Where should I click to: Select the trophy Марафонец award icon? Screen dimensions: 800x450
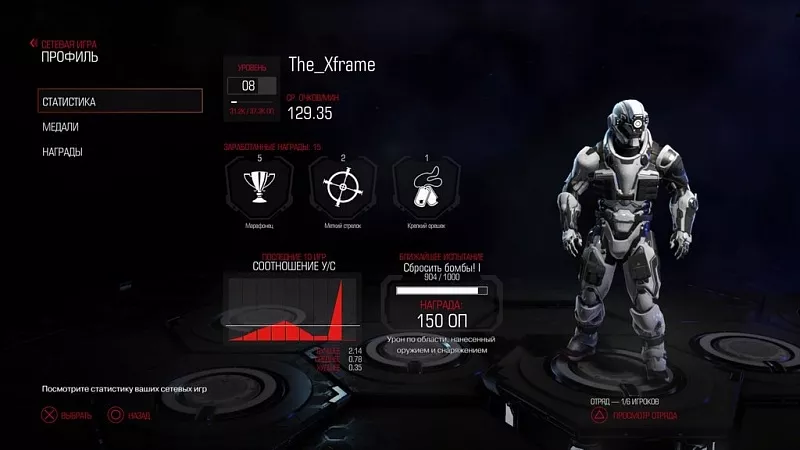pos(259,186)
